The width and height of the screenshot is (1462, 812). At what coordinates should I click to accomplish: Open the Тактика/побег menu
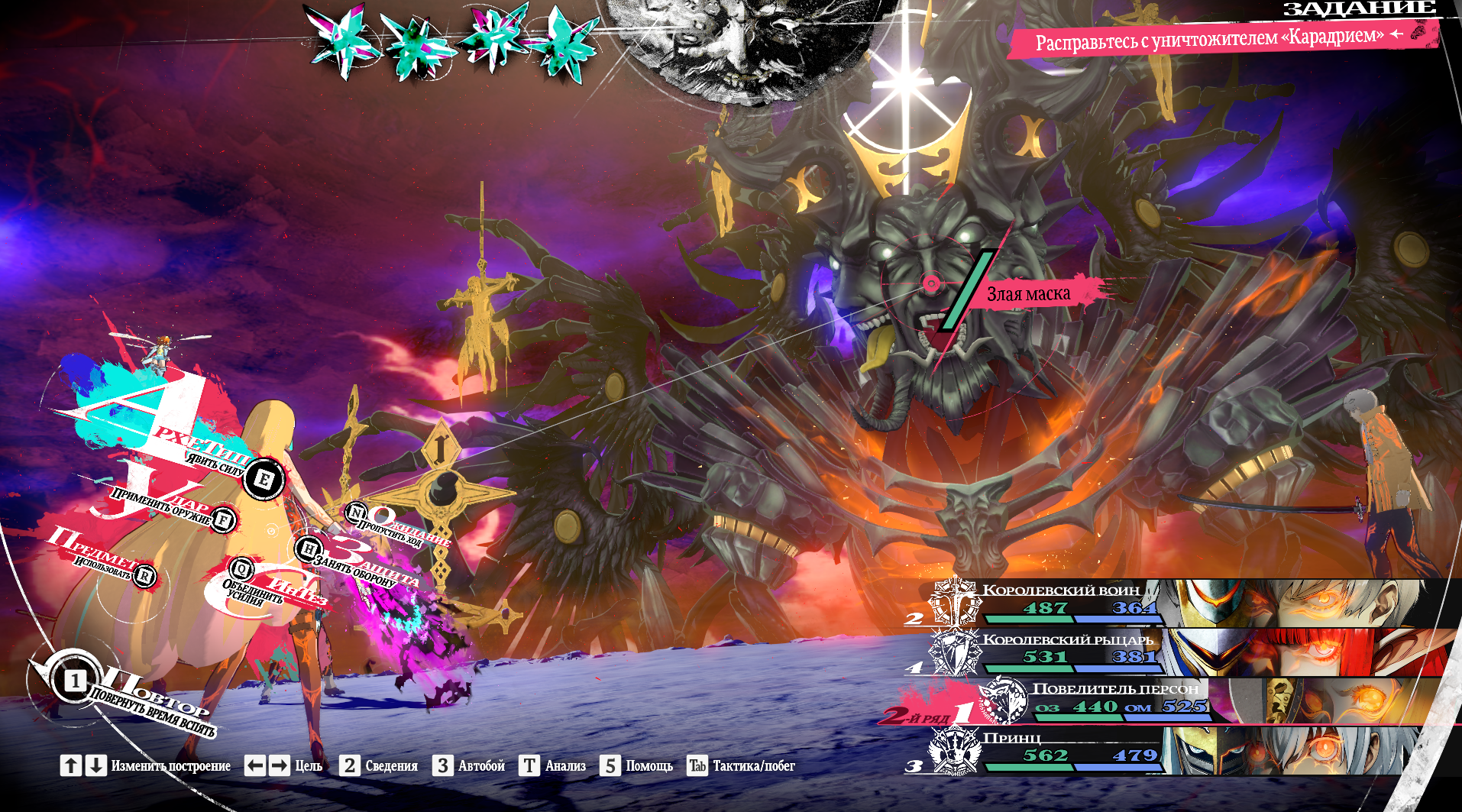tap(741, 765)
